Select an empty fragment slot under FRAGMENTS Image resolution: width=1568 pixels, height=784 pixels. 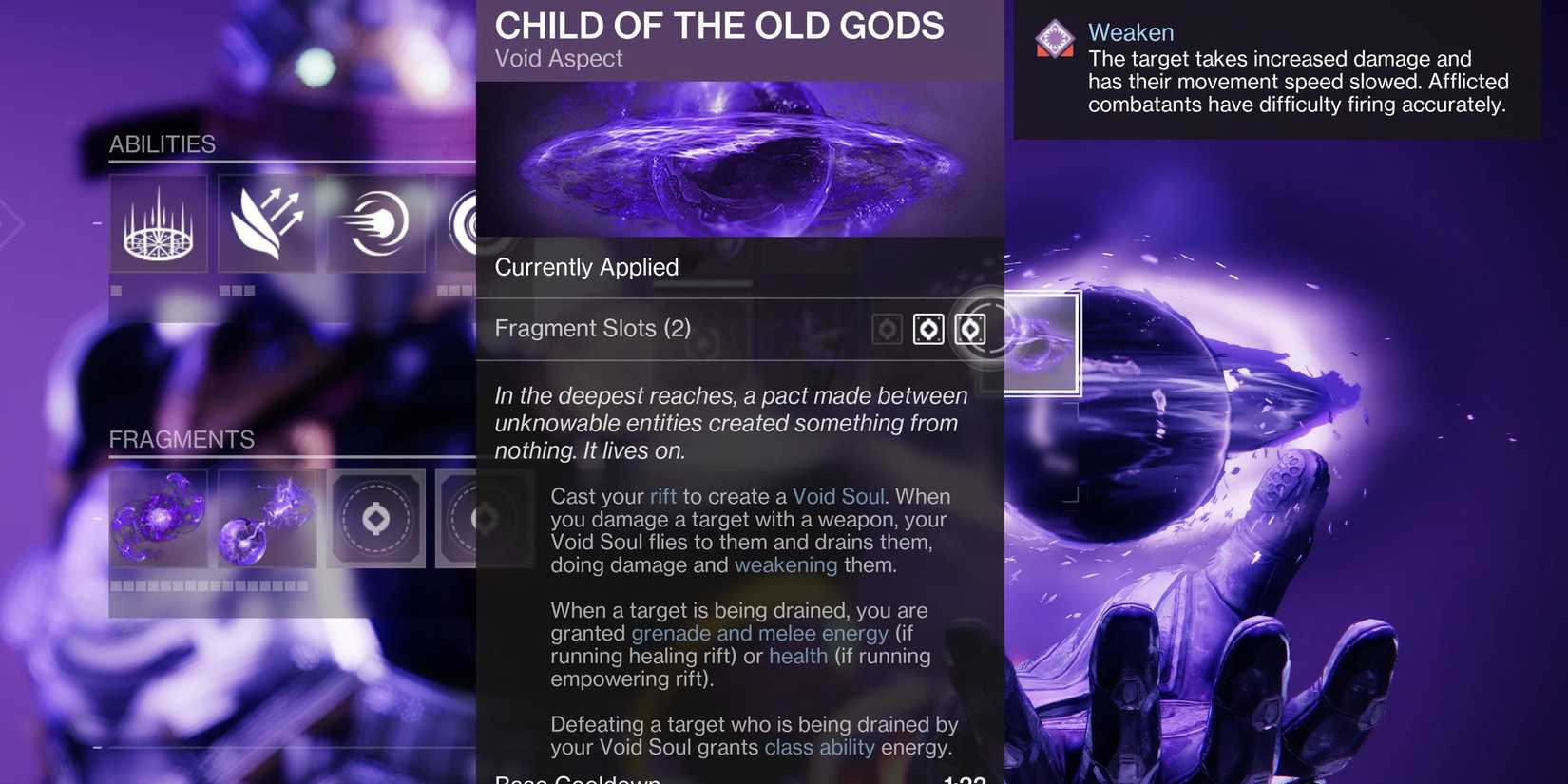[375, 518]
